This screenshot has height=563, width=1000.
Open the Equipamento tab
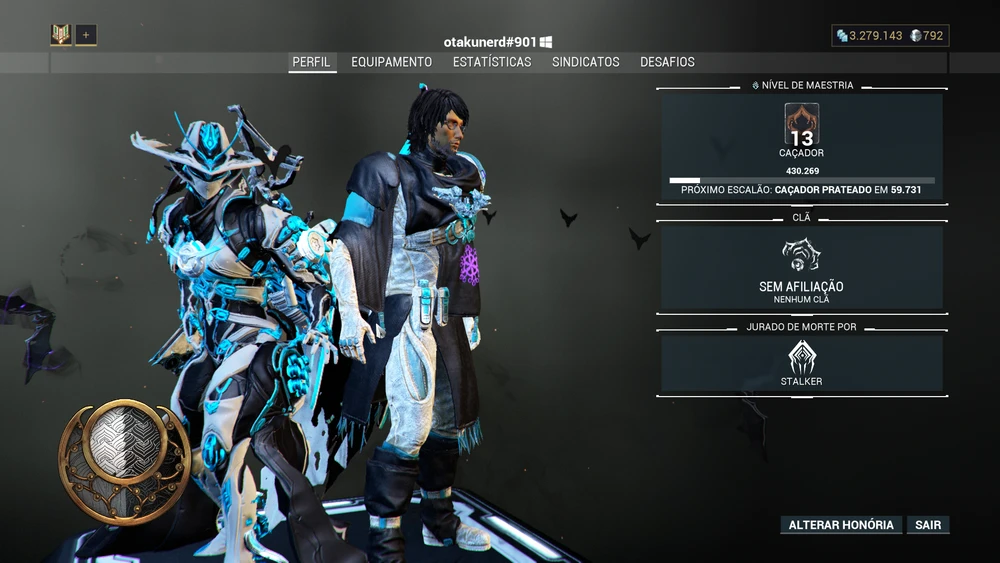click(x=391, y=62)
